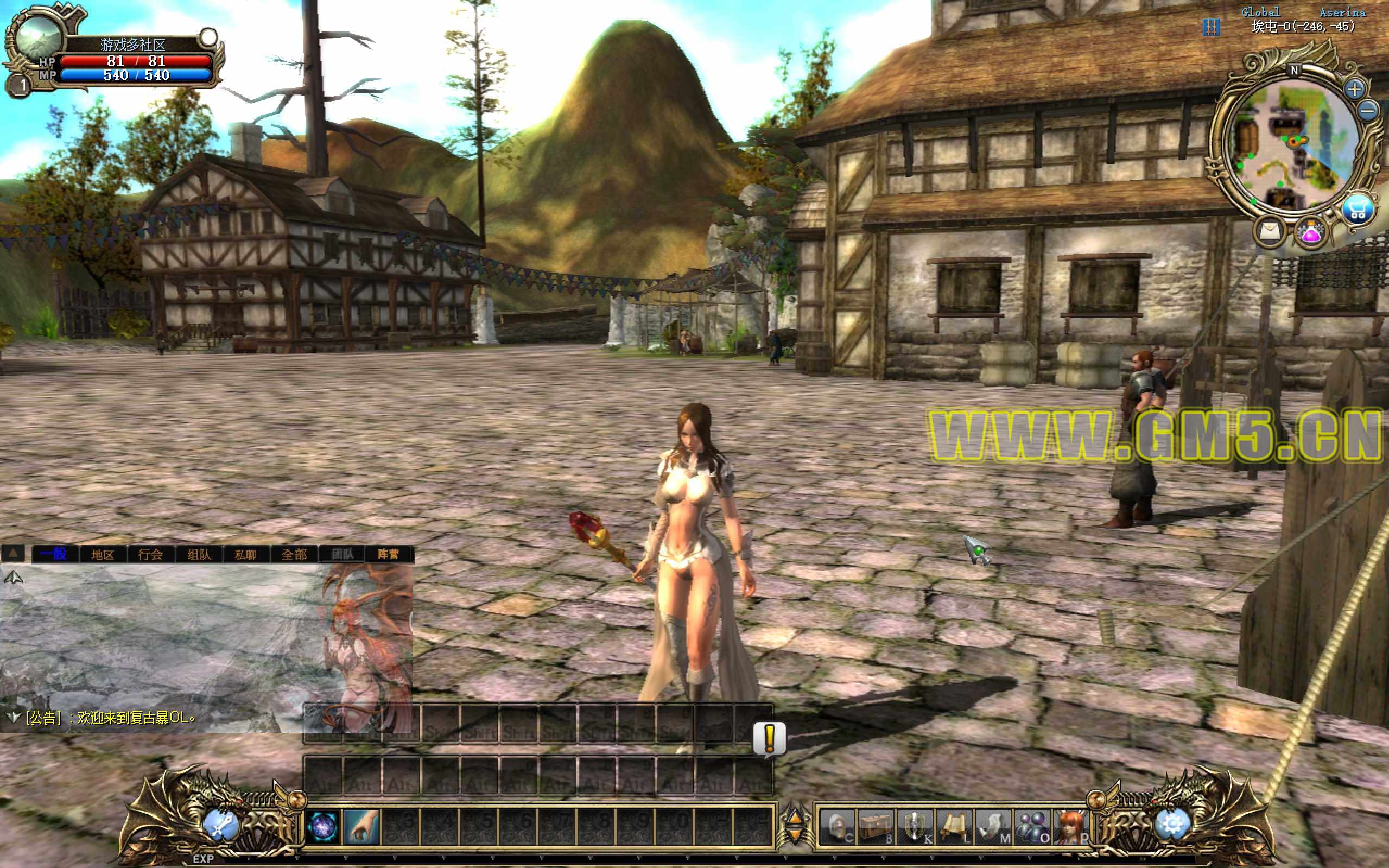
Task: Select the 私聊 chat tab
Action: tap(245, 554)
